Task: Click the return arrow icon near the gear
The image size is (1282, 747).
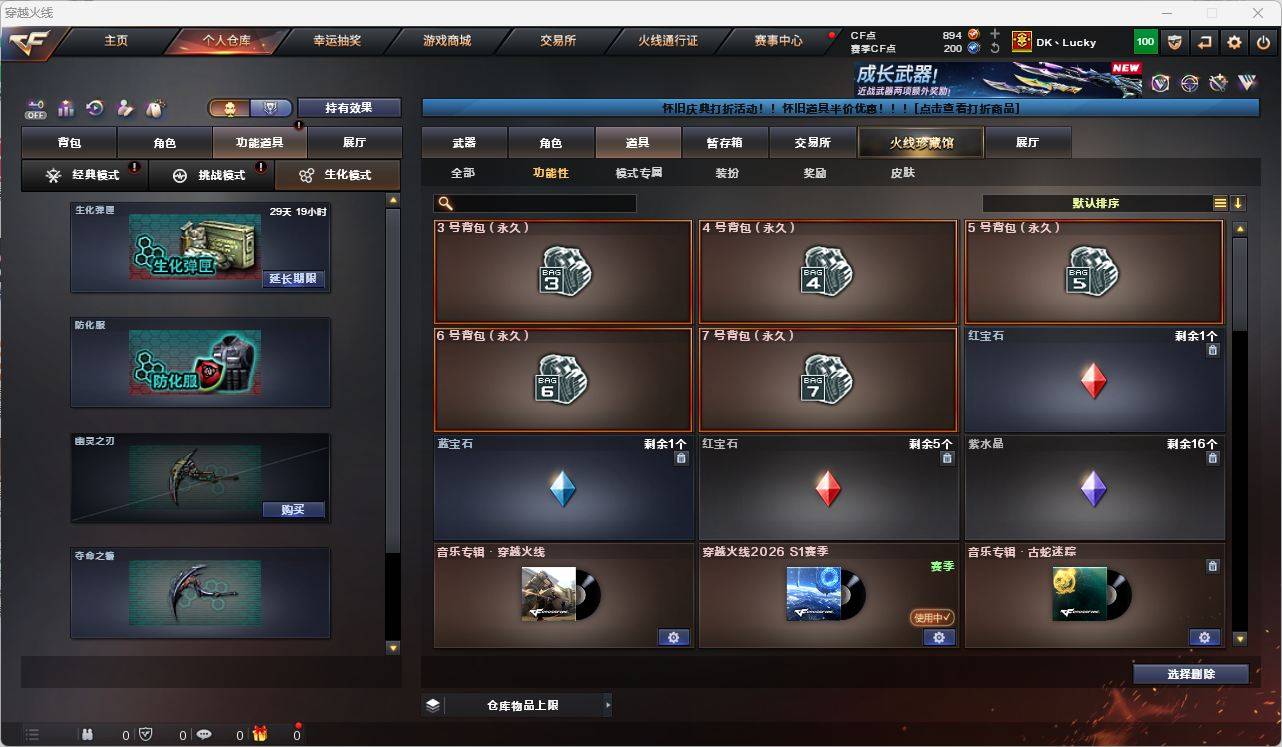Action: point(1203,42)
